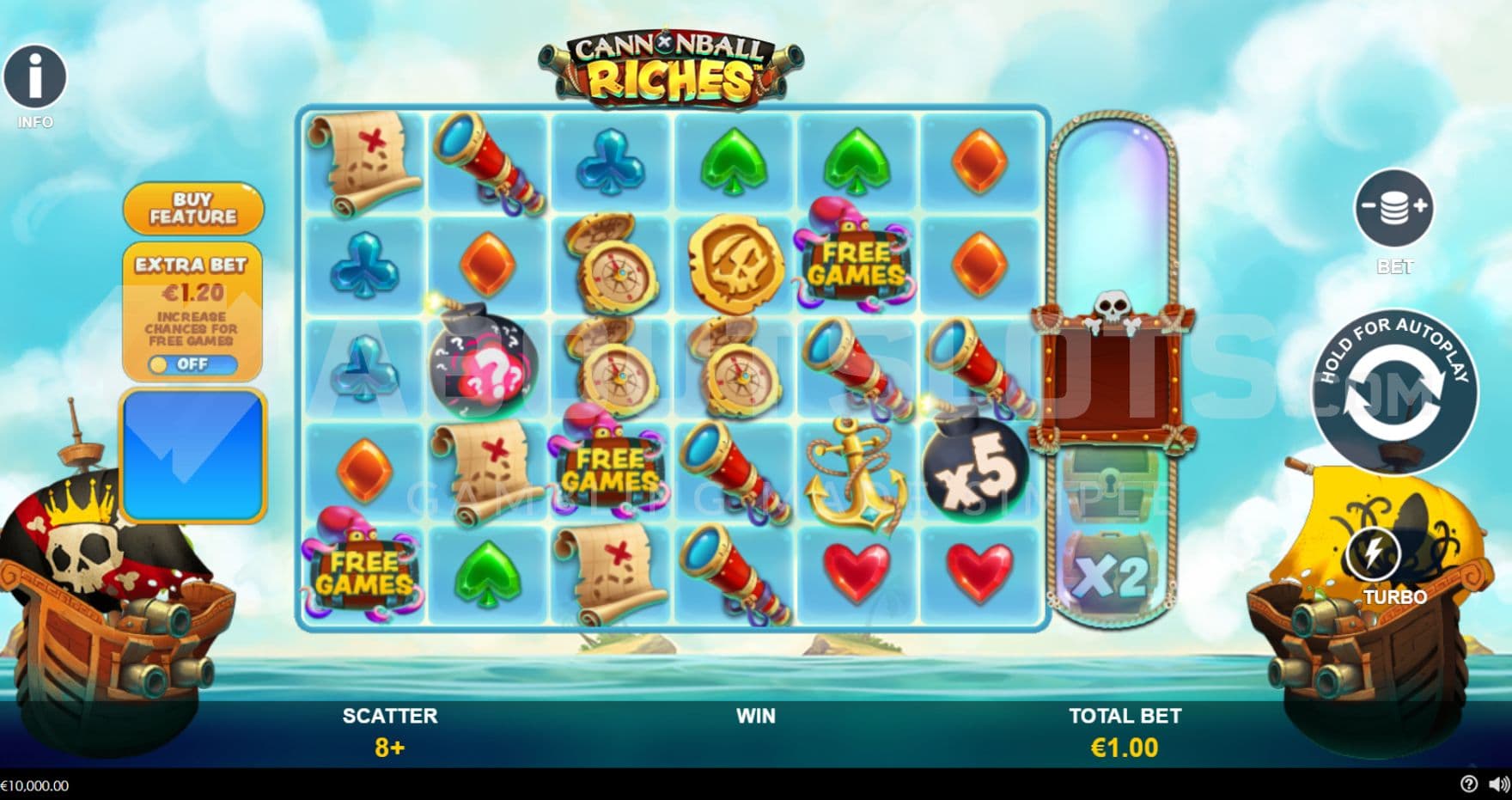The width and height of the screenshot is (1512, 800).
Task: Toggle the Extra Bet switch on
Action: (192, 364)
